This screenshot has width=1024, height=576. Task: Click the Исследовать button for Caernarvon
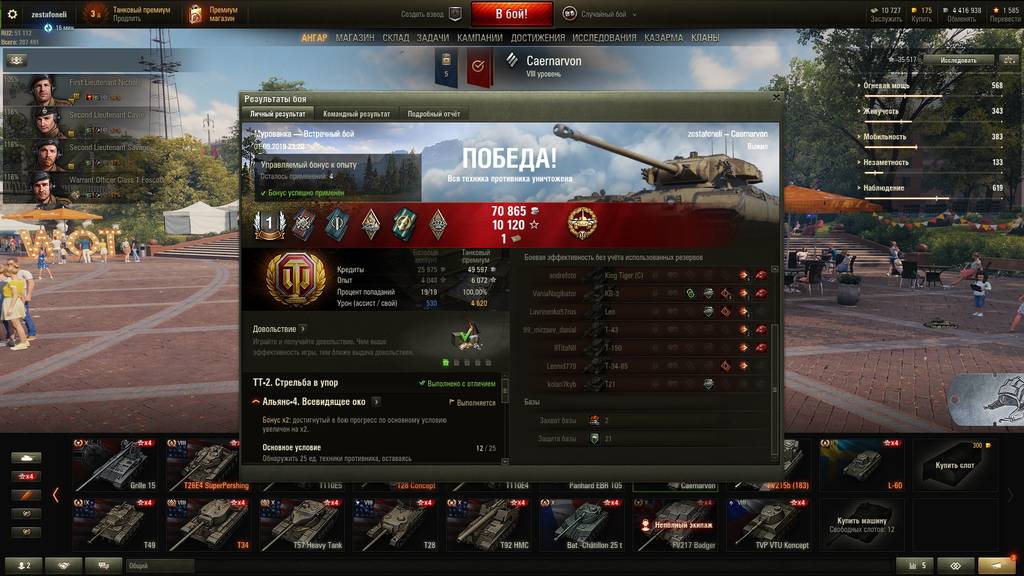pos(958,60)
